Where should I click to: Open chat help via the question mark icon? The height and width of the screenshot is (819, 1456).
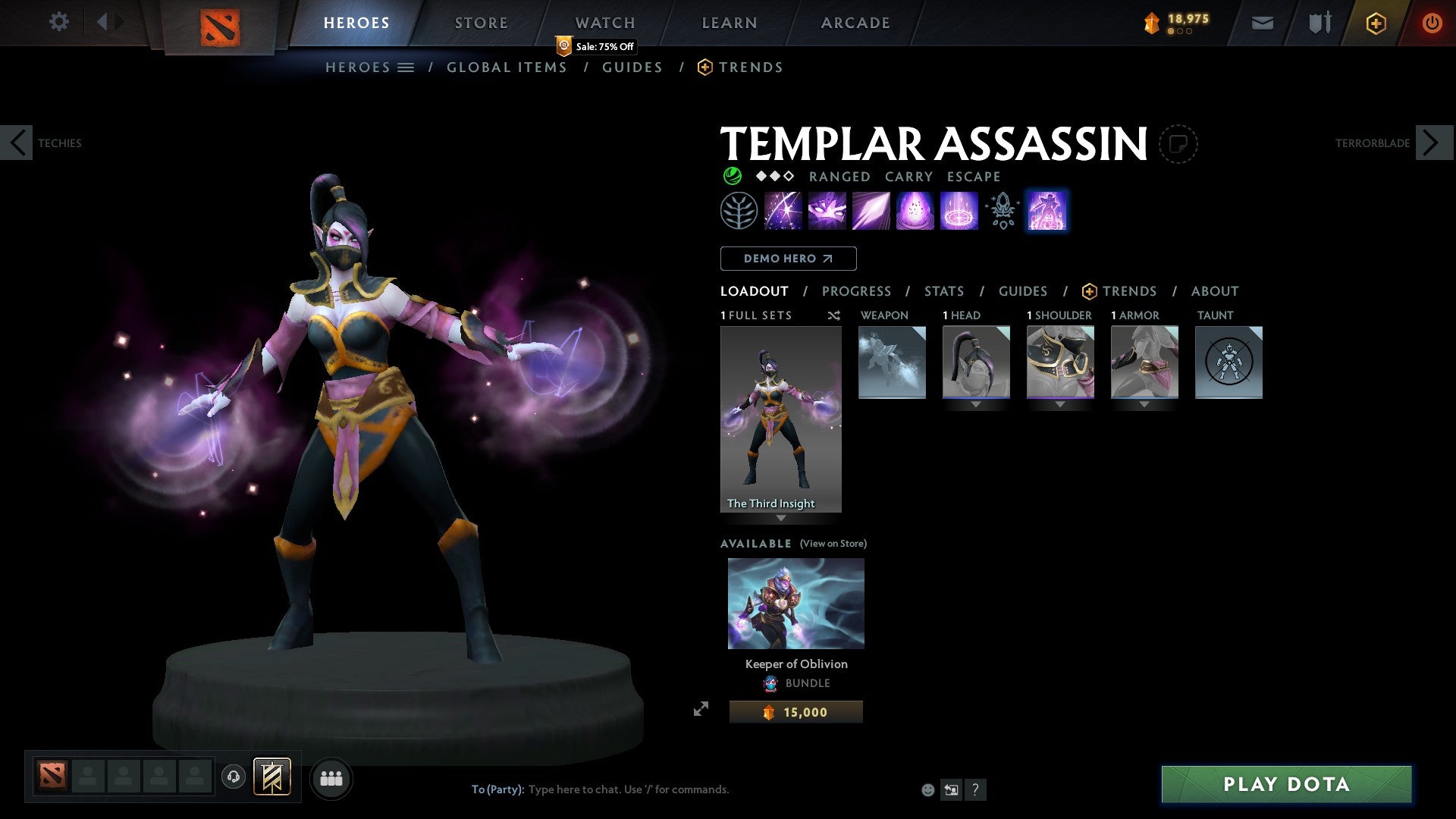tap(975, 789)
